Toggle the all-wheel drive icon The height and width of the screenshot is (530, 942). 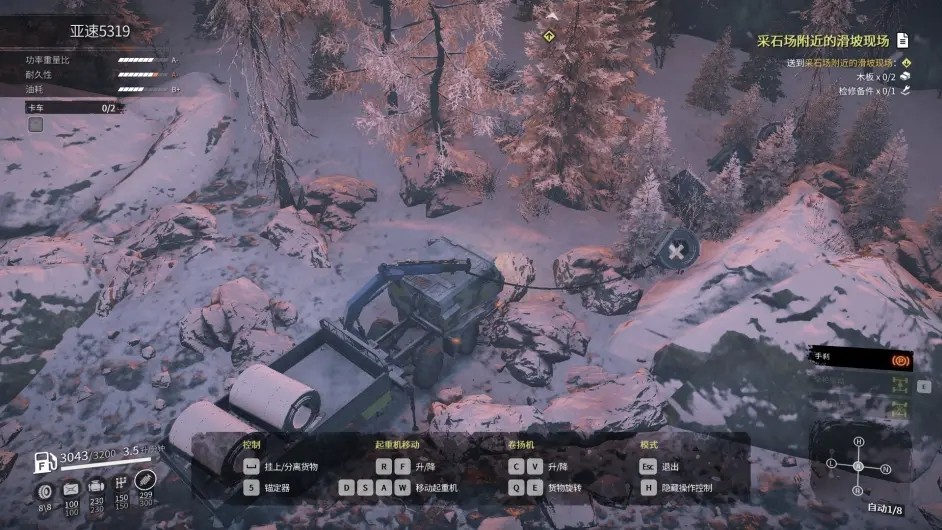[x=899, y=384]
